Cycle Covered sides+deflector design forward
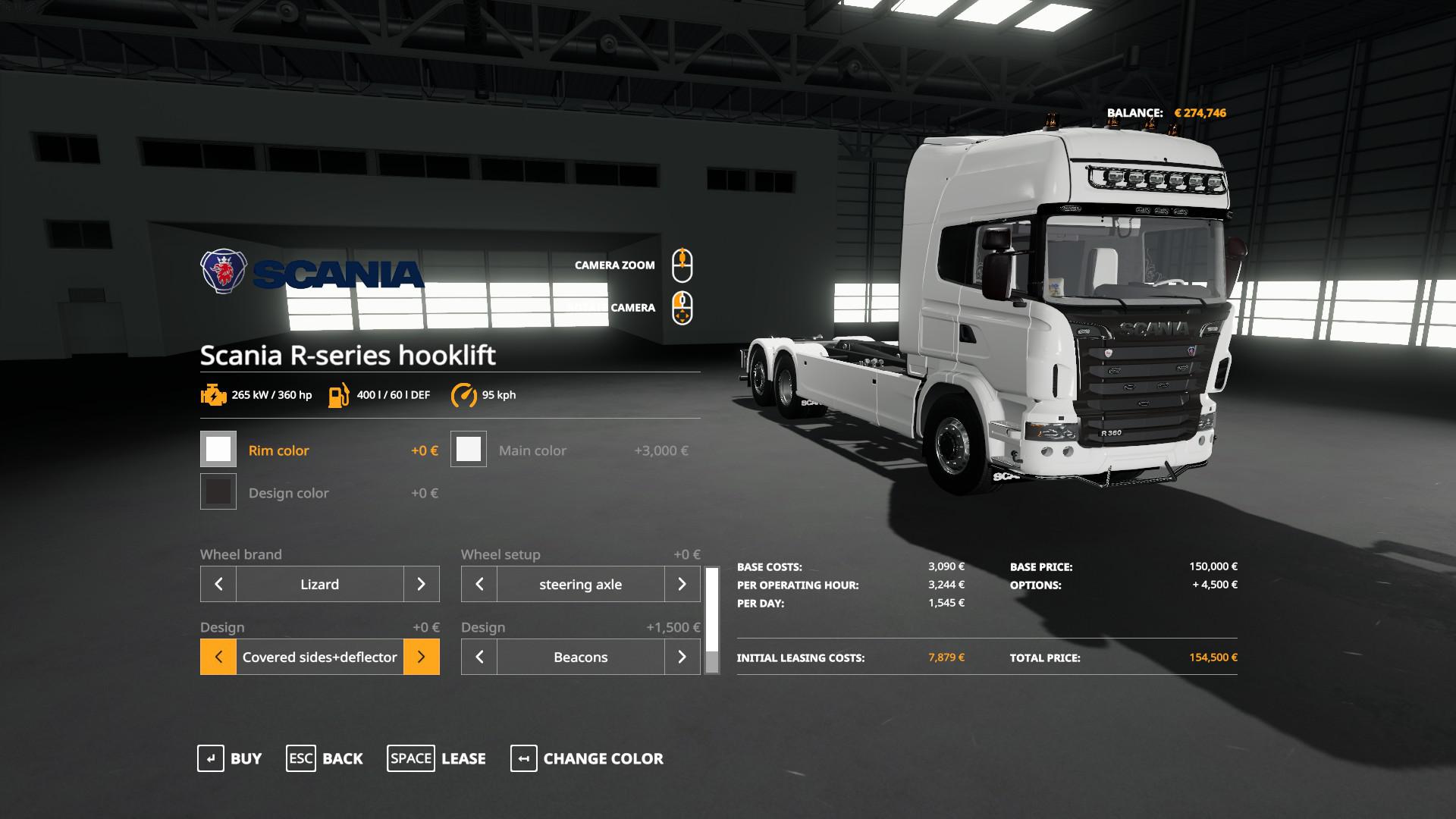The image size is (1456, 819). 421,657
